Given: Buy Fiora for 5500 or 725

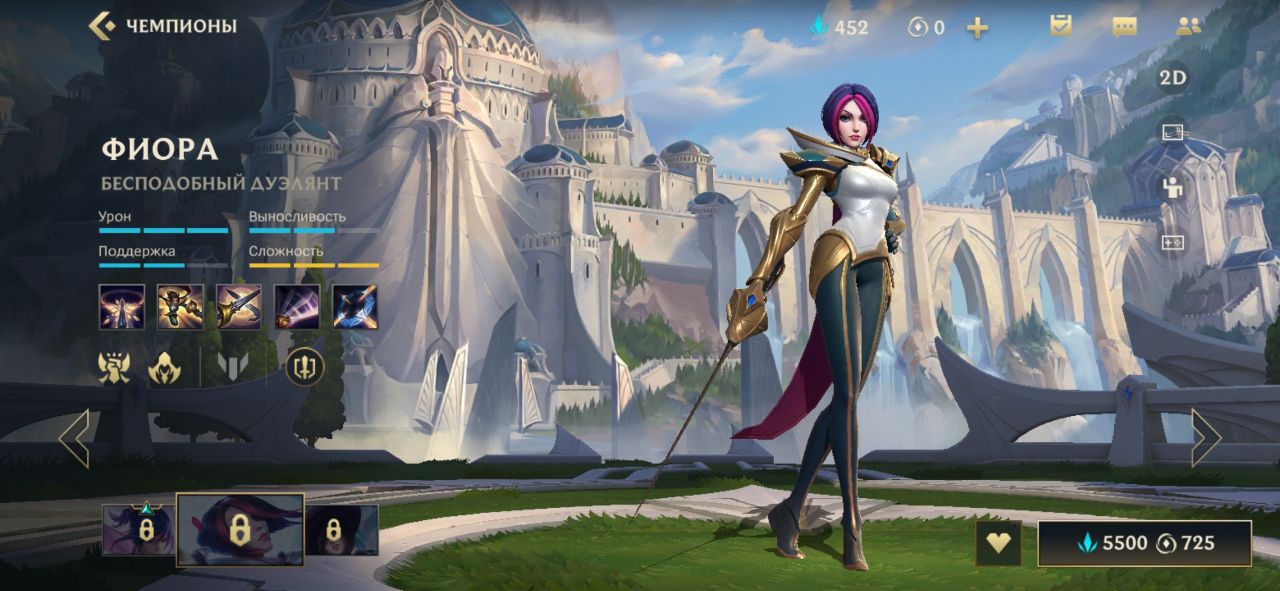Looking at the screenshot, I should coord(1144,543).
